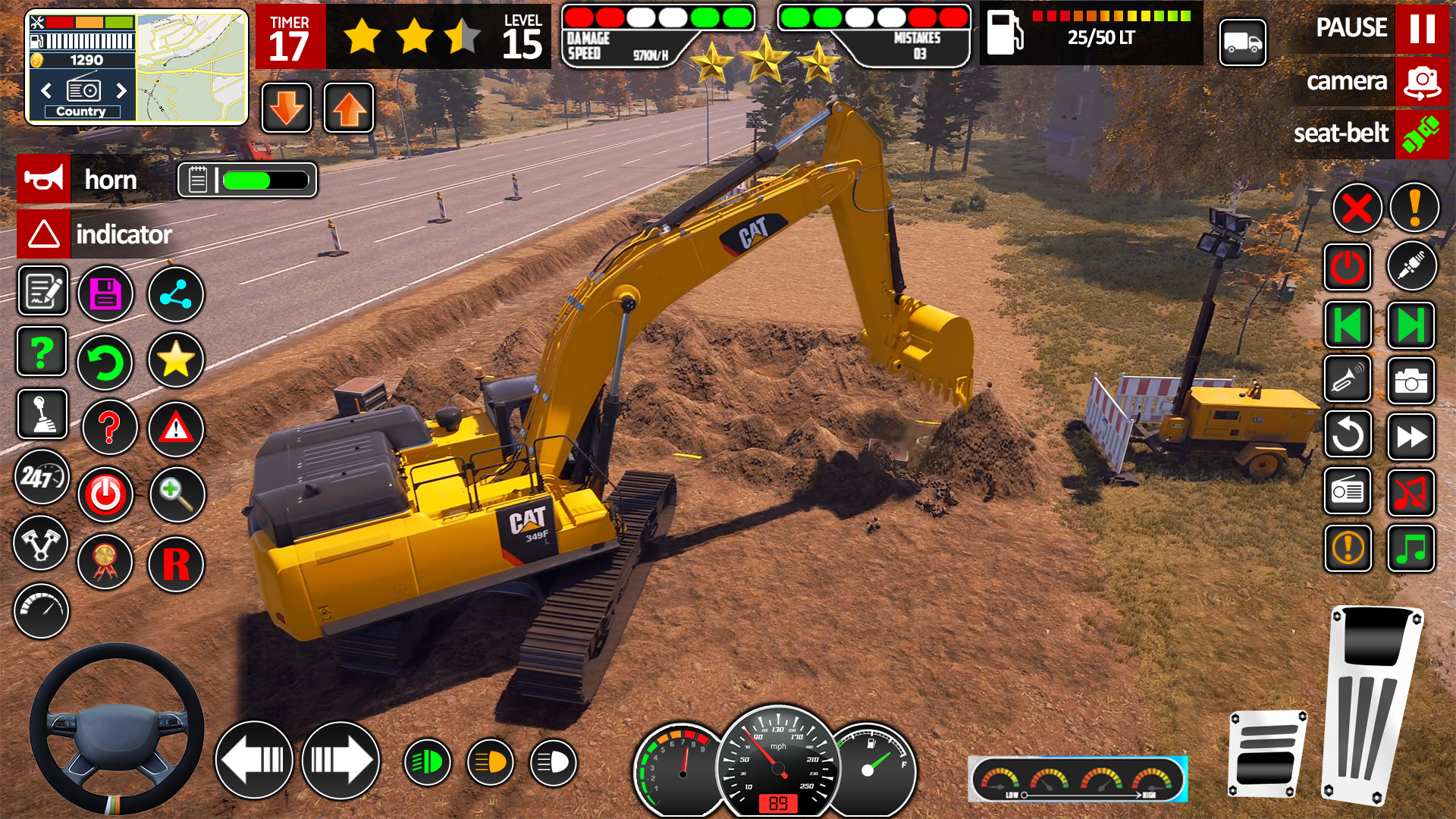Open the share icon button
This screenshot has height=819, width=1456.
(x=176, y=294)
